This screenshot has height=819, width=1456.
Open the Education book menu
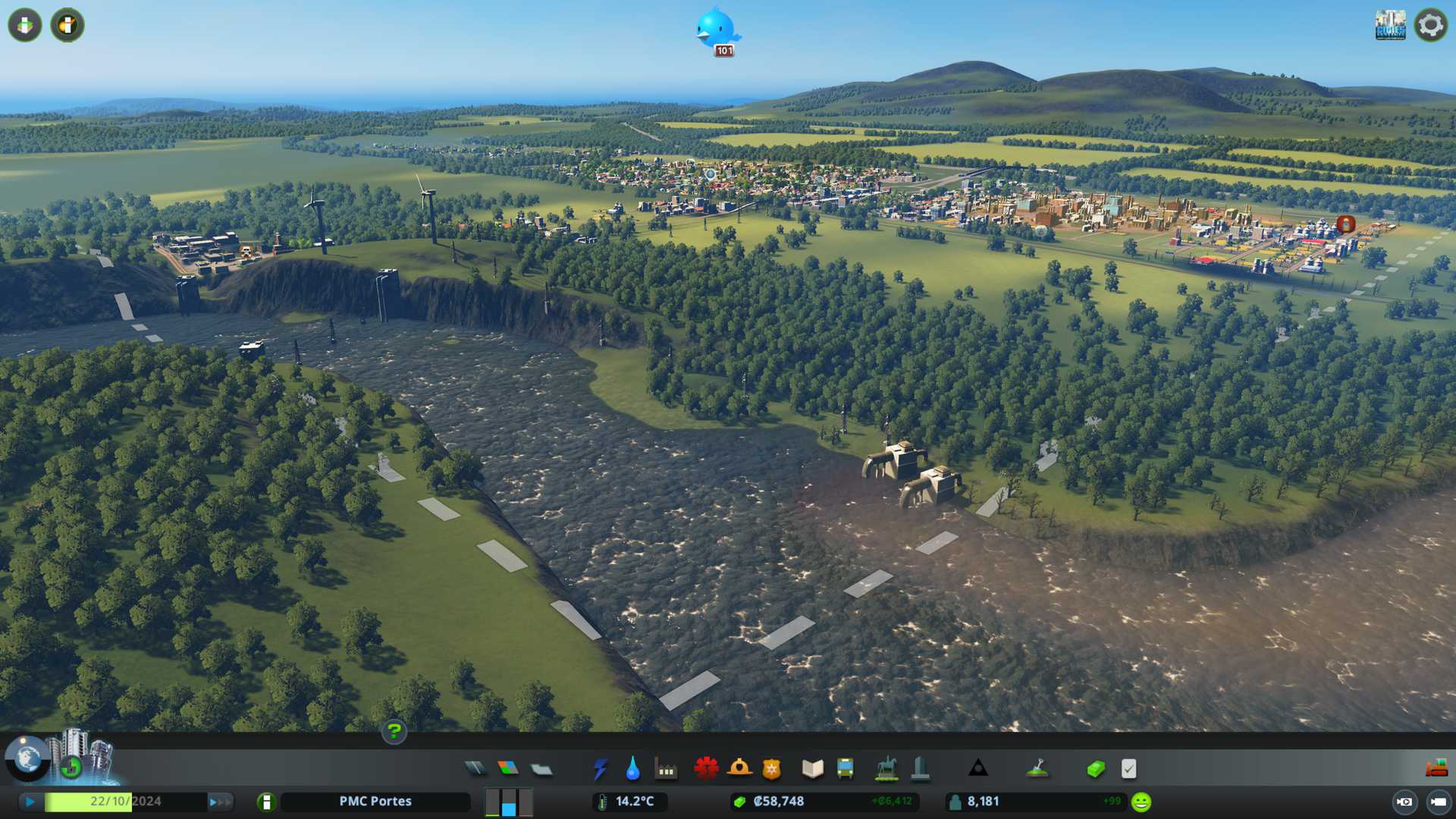[x=812, y=769]
